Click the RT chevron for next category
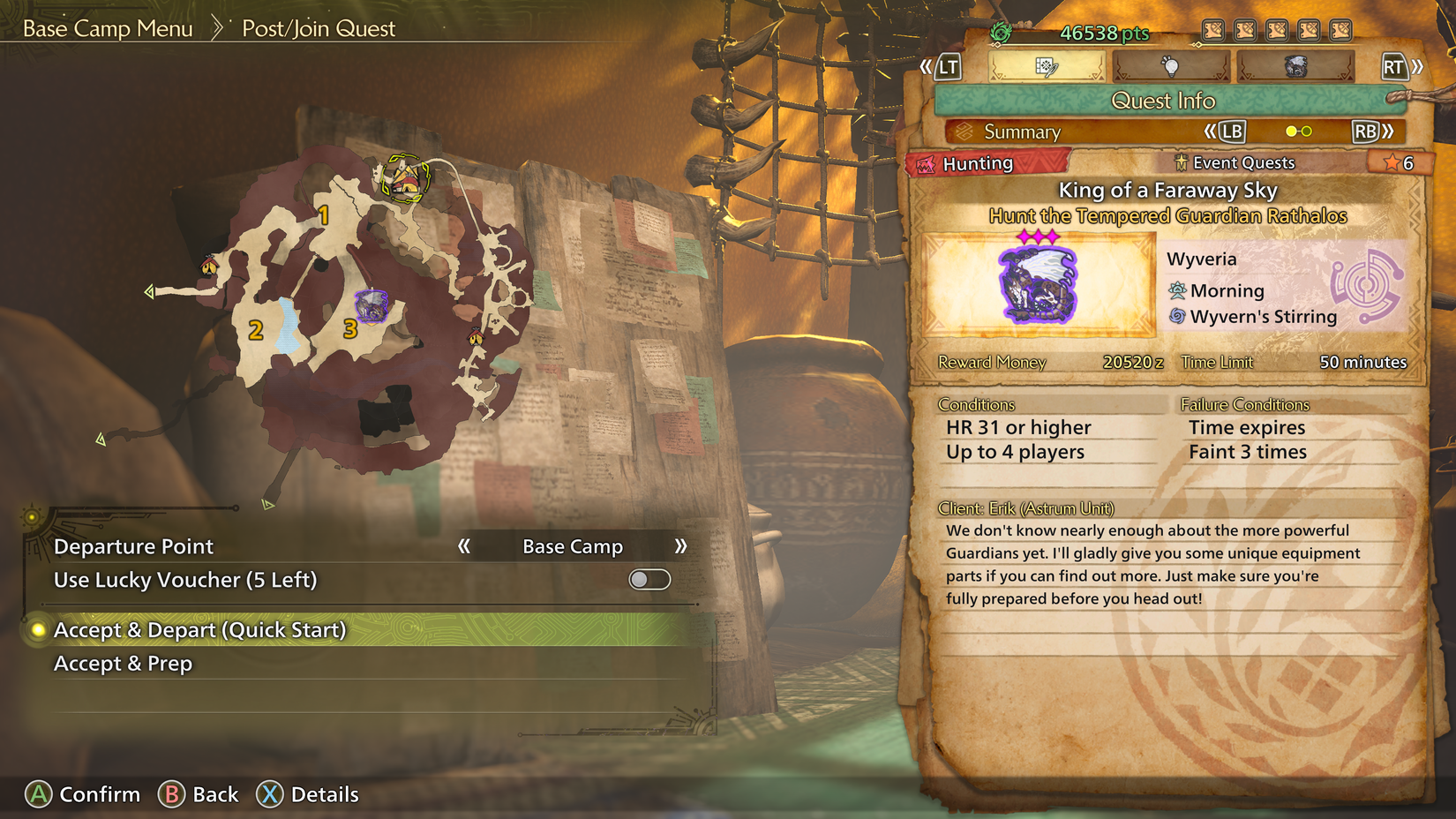1456x819 pixels. (1405, 65)
